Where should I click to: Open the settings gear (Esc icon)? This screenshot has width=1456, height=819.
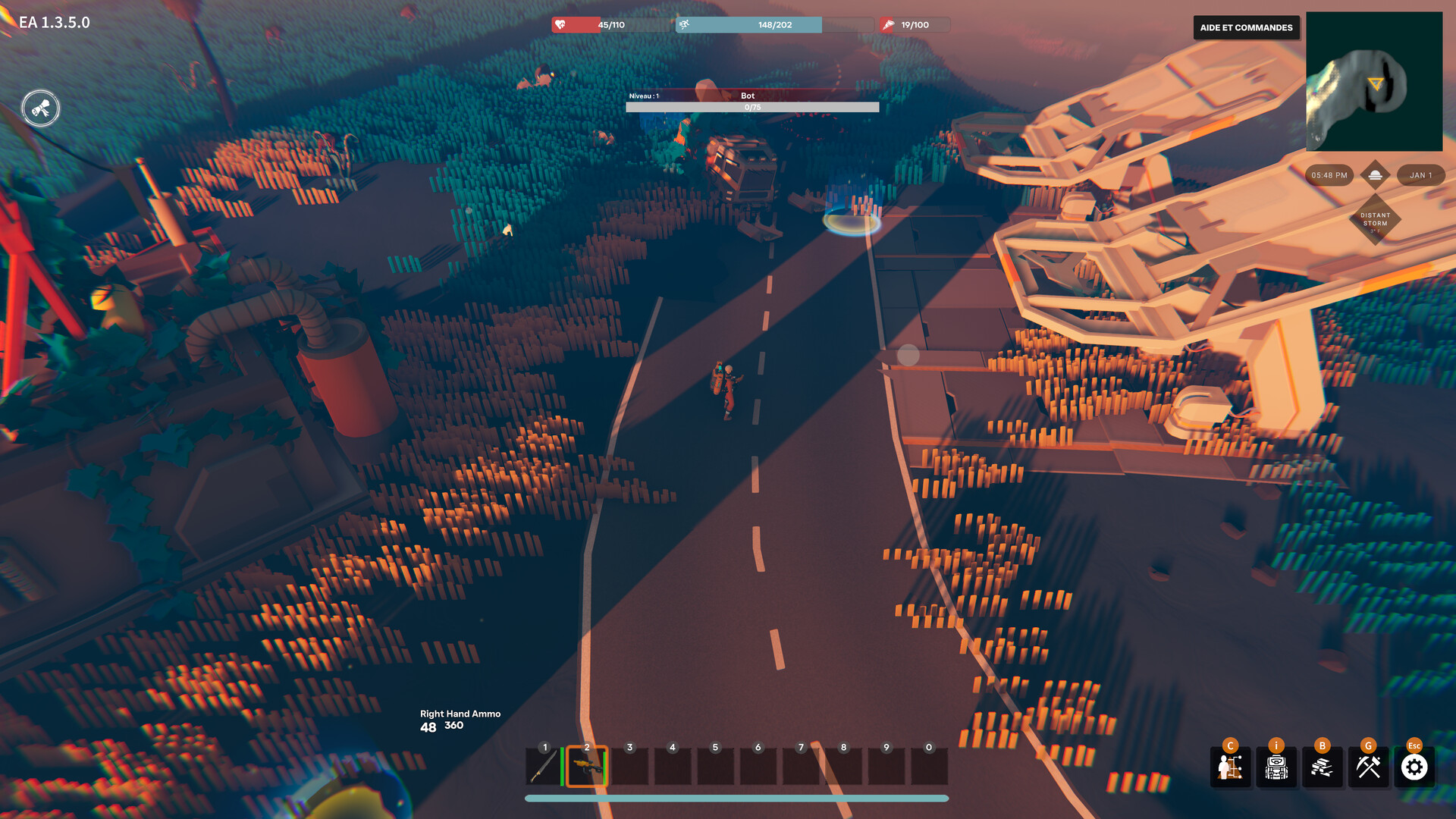coord(1413,768)
